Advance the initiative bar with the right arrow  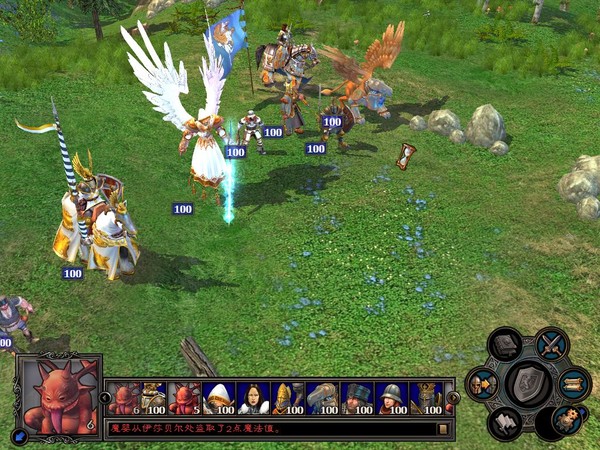point(453,398)
